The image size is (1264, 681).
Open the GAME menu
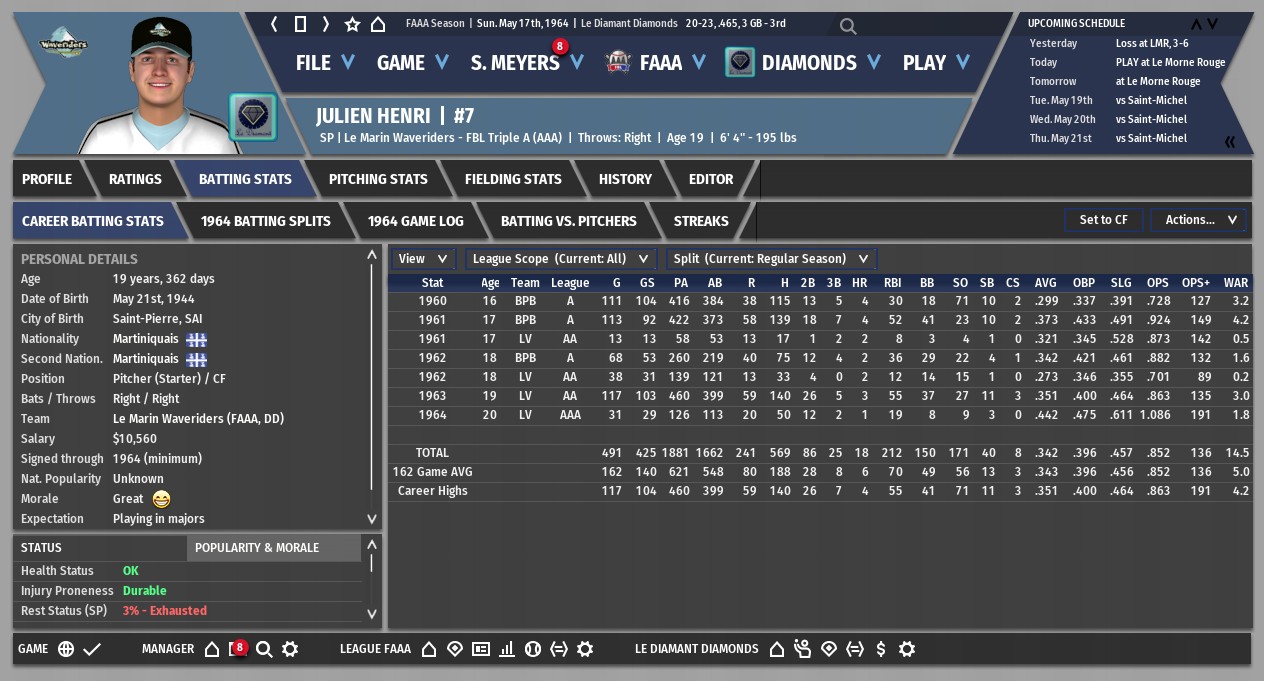tap(411, 63)
